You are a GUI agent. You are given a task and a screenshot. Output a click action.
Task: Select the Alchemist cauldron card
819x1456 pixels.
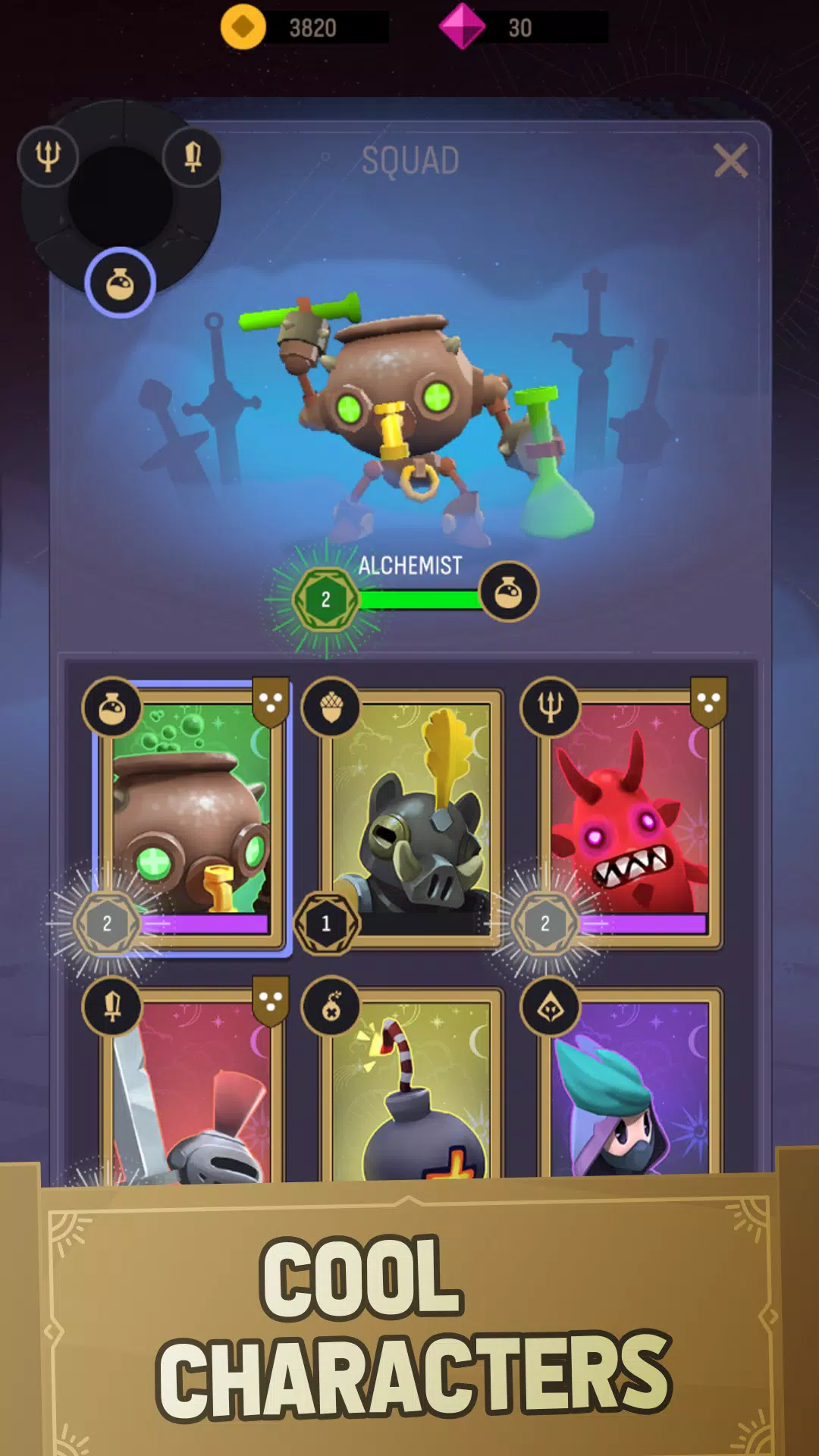coord(191,811)
